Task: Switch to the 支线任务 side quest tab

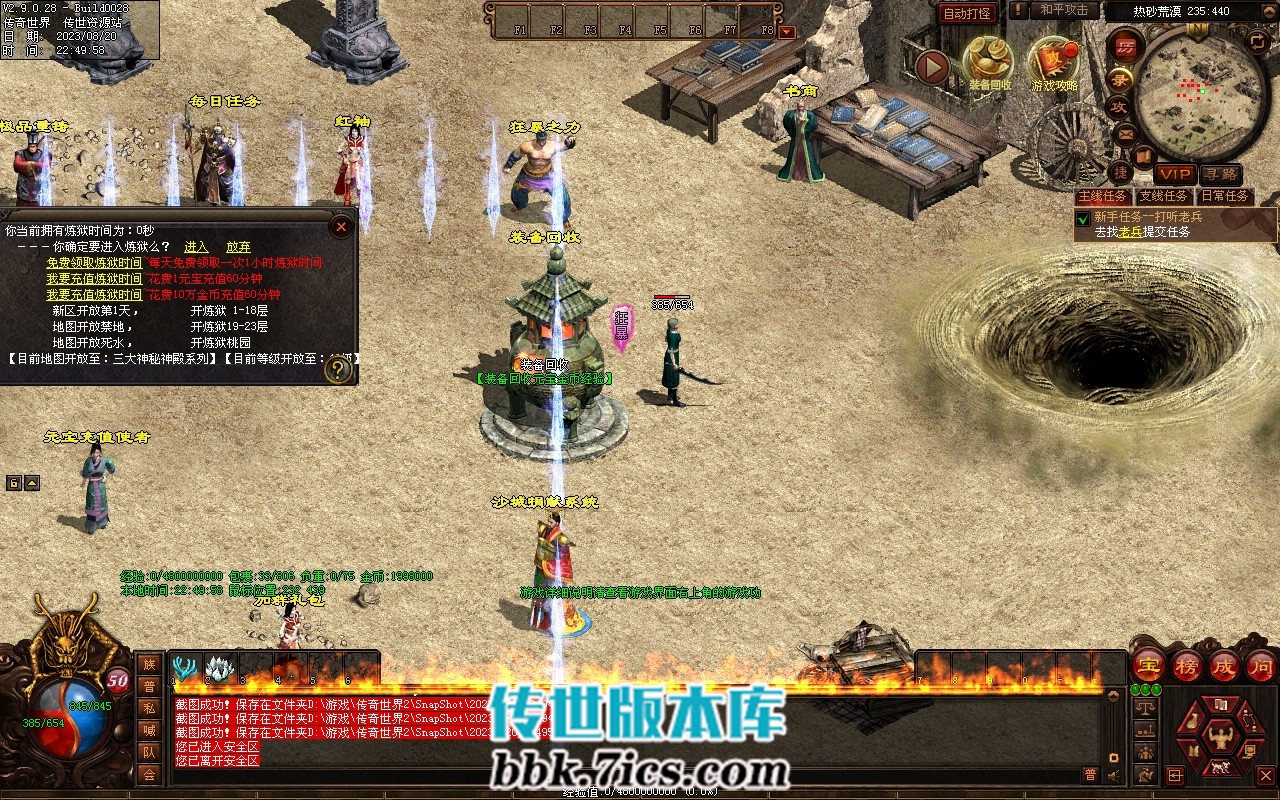Action: coord(1163,196)
